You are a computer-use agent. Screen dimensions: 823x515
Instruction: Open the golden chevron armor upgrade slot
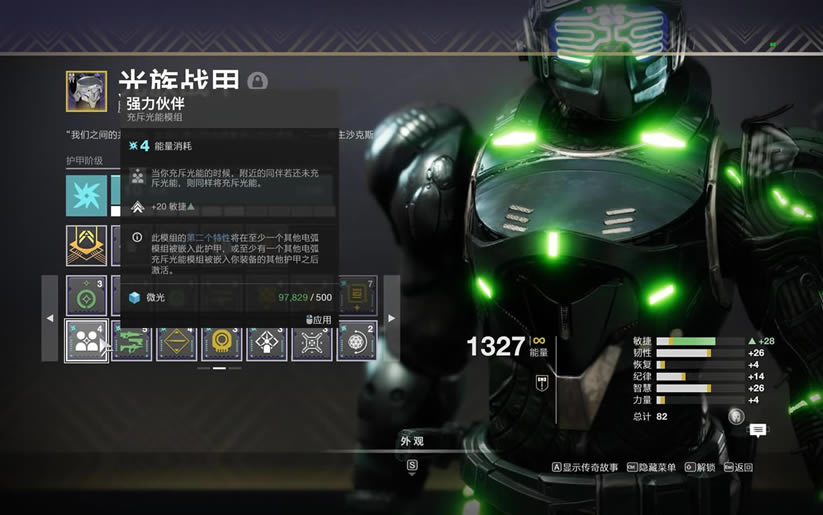tap(86, 246)
